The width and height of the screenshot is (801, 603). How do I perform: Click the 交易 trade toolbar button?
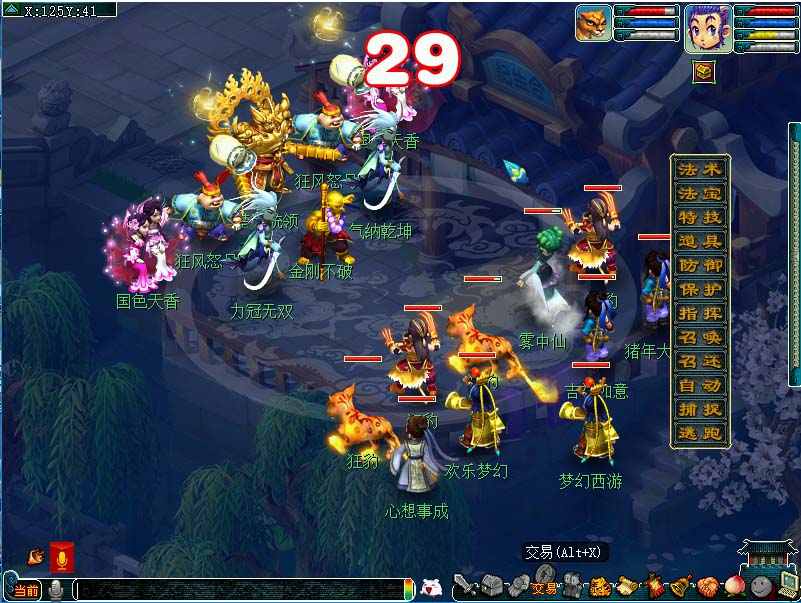(x=544, y=588)
